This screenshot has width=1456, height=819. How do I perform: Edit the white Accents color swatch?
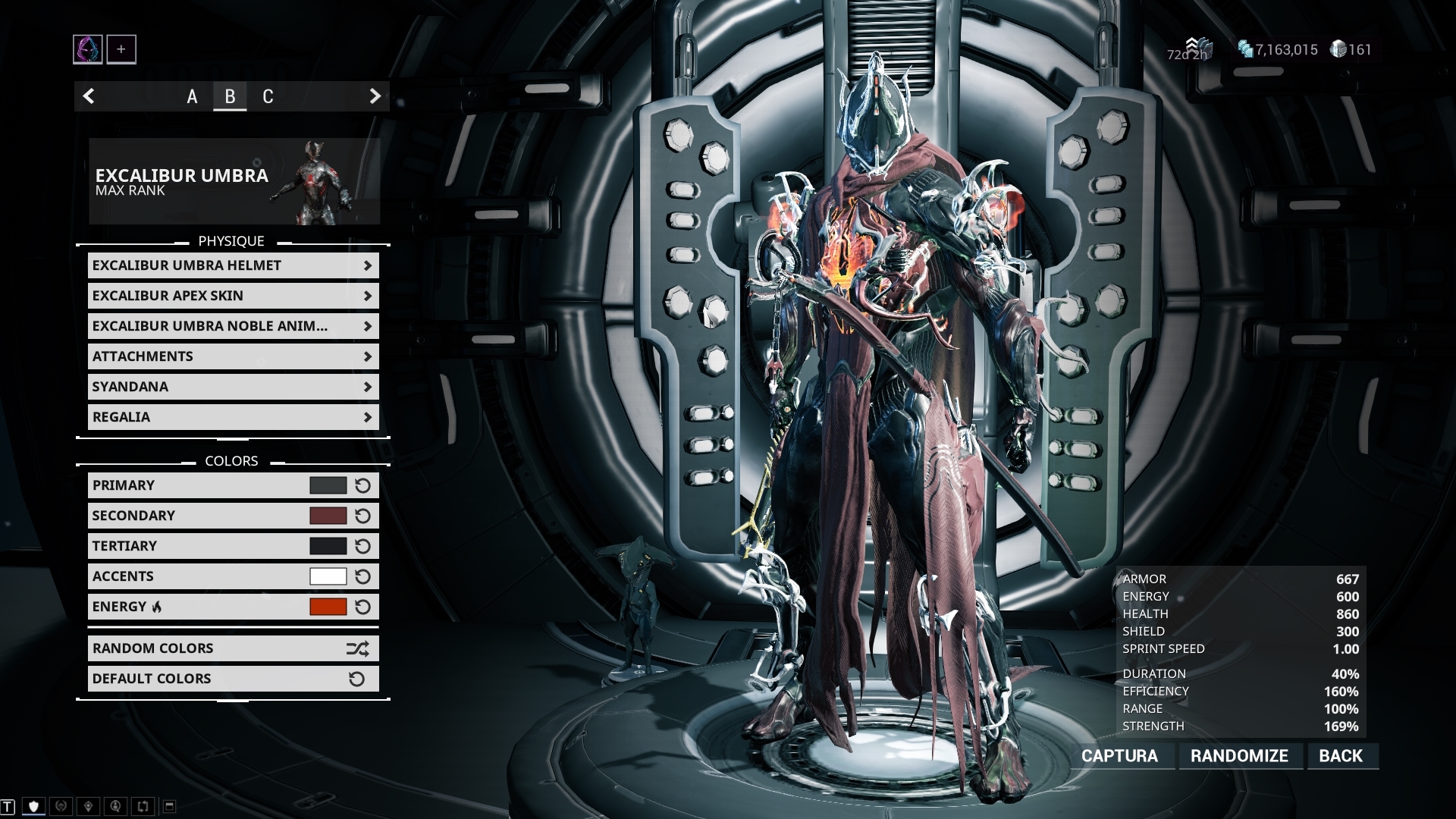pyautogui.click(x=328, y=576)
